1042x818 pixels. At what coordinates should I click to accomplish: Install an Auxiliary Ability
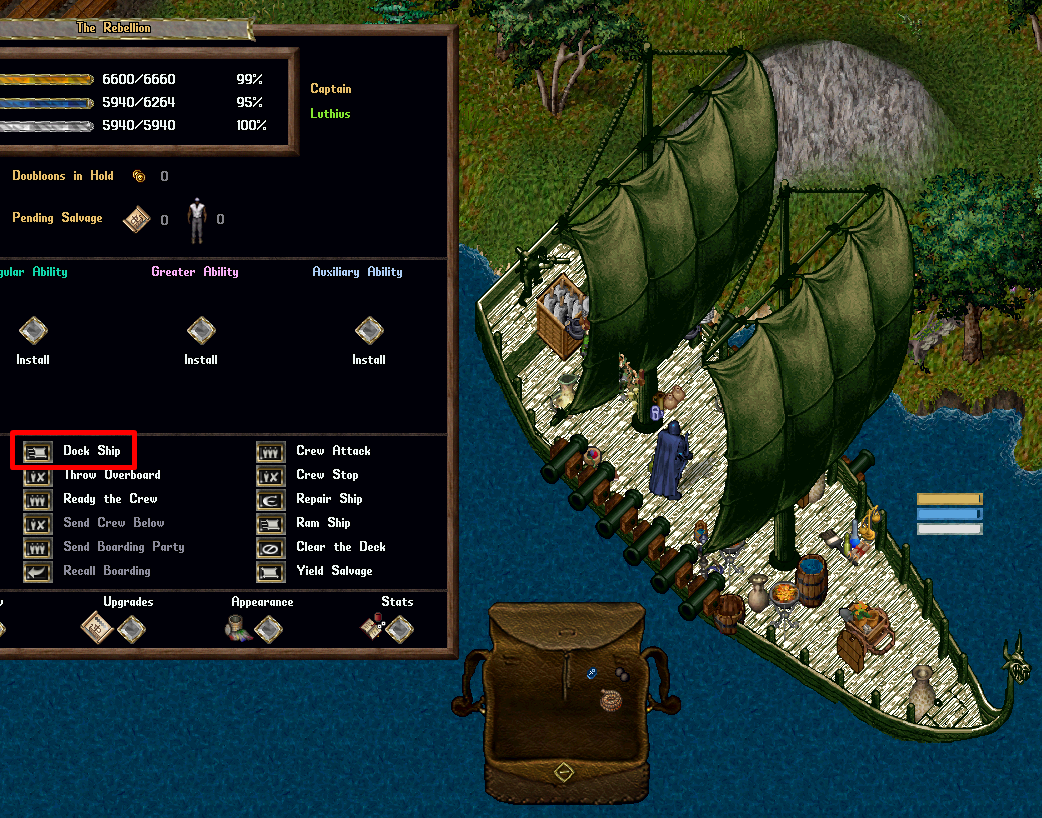click(369, 330)
